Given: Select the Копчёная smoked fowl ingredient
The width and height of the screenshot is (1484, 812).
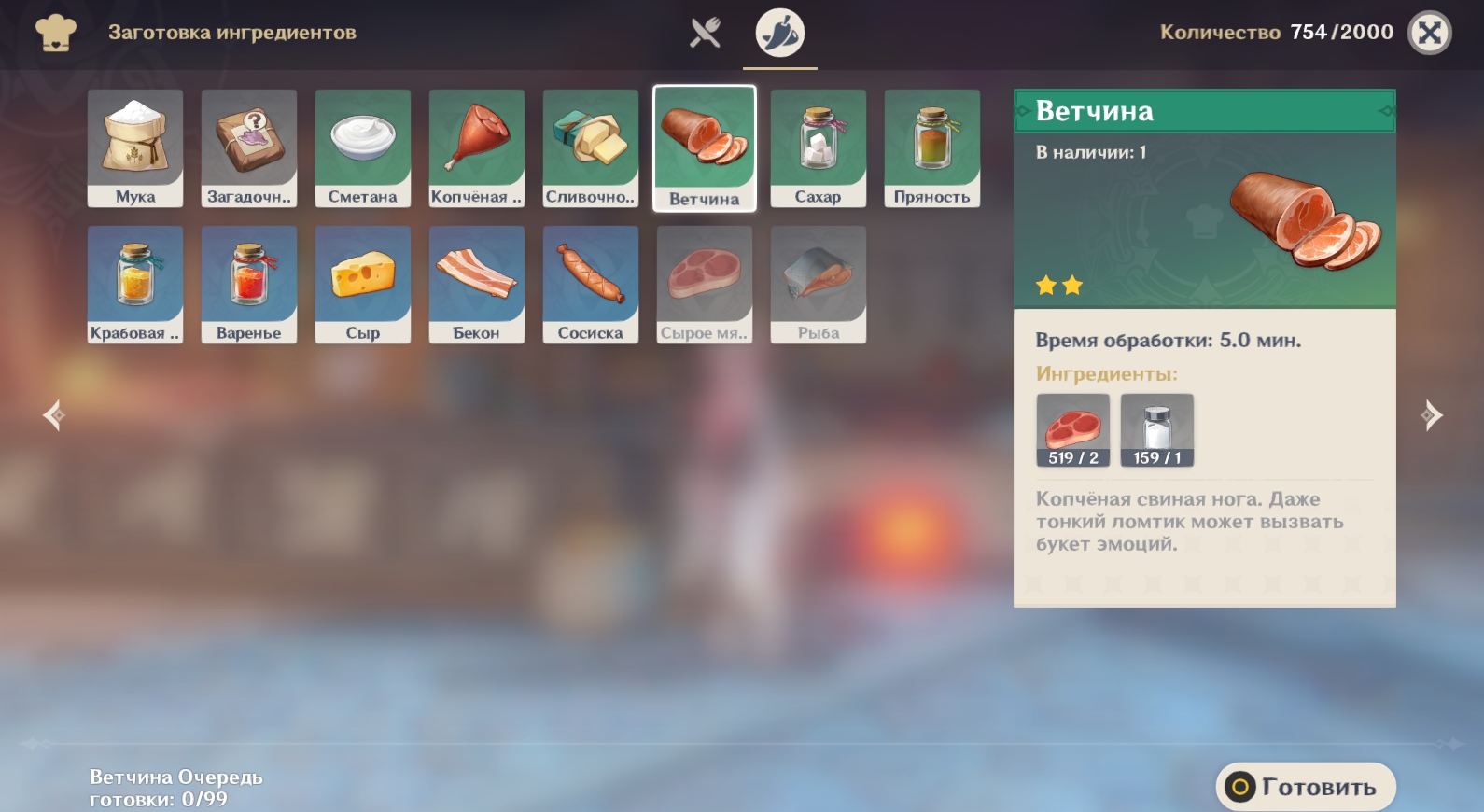Looking at the screenshot, I should pos(477,147).
